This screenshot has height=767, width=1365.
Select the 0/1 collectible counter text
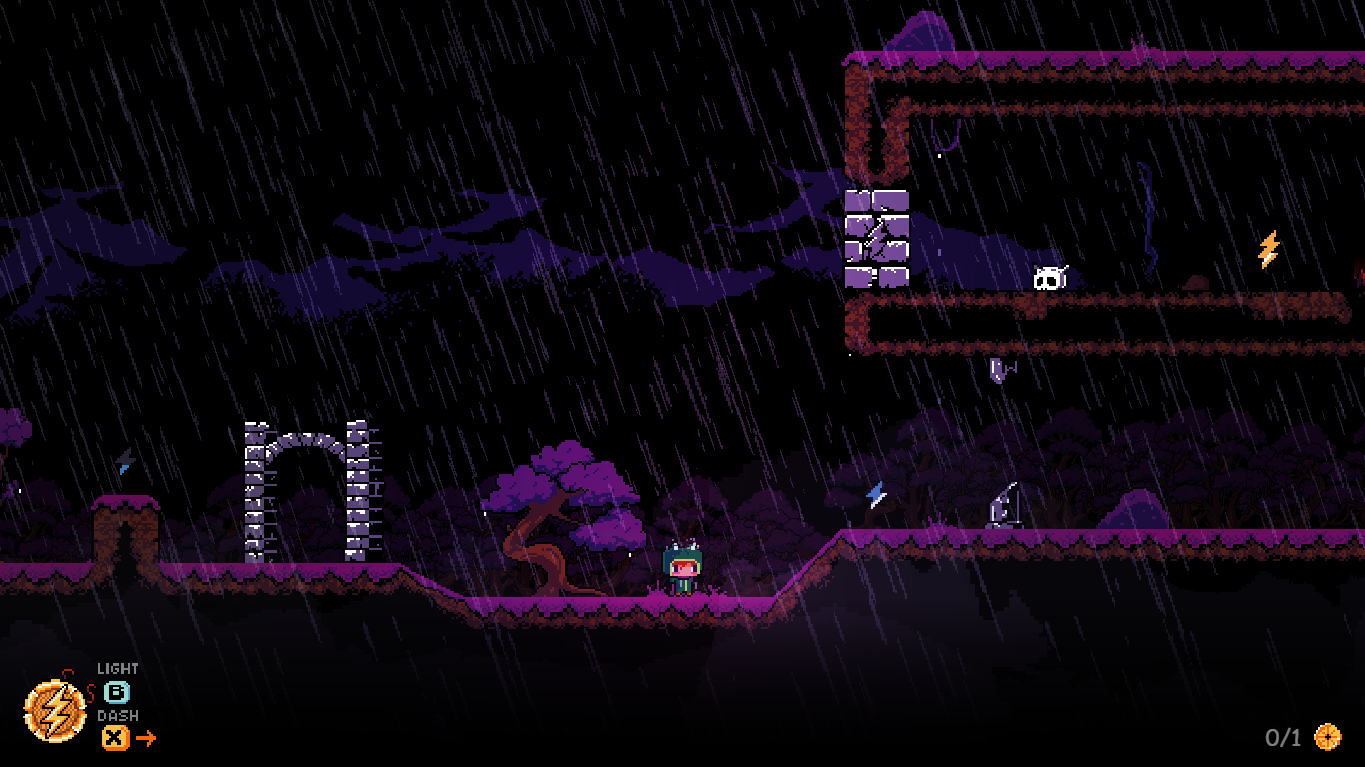click(1283, 737)
